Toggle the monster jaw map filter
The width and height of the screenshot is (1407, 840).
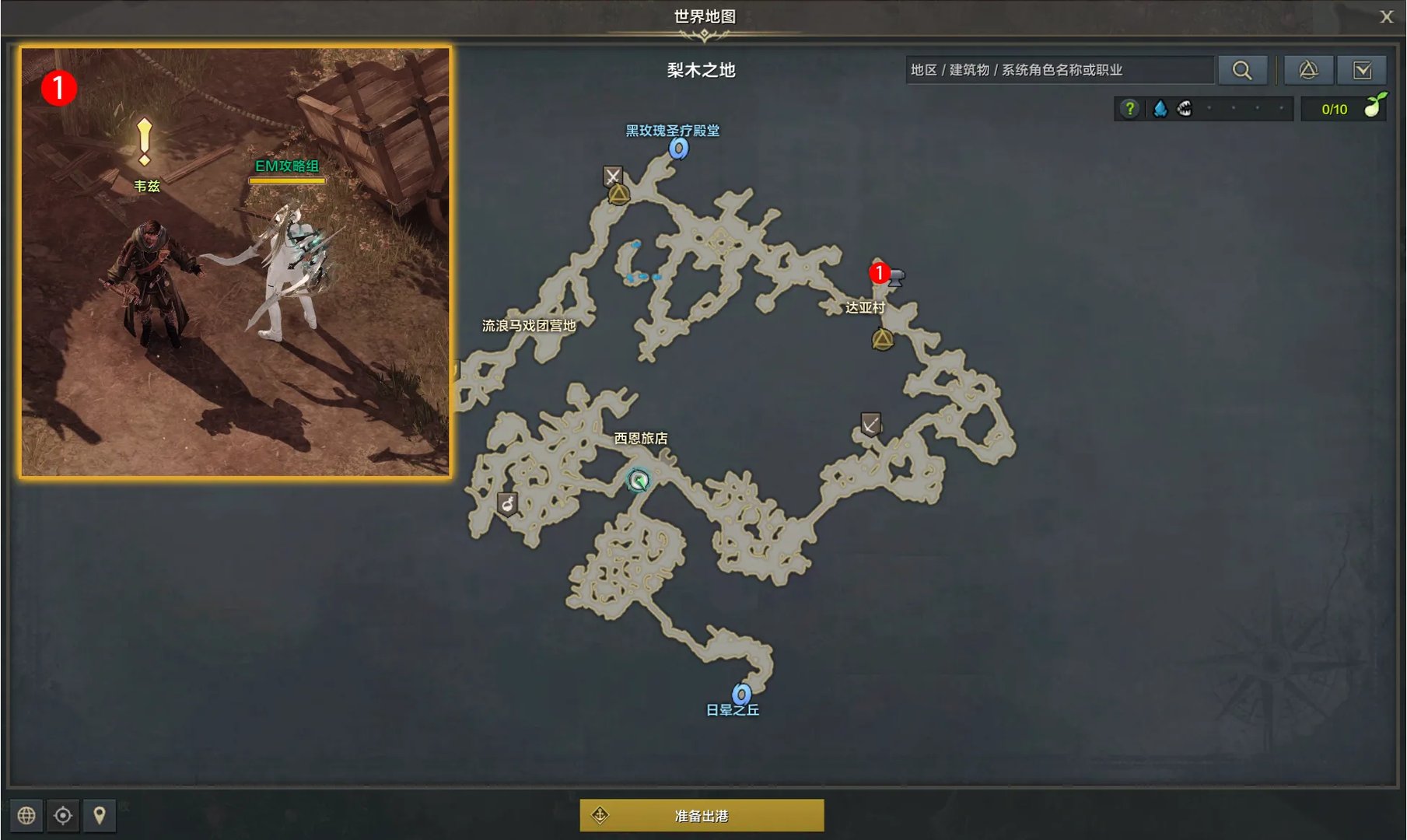coord(1185,109)
